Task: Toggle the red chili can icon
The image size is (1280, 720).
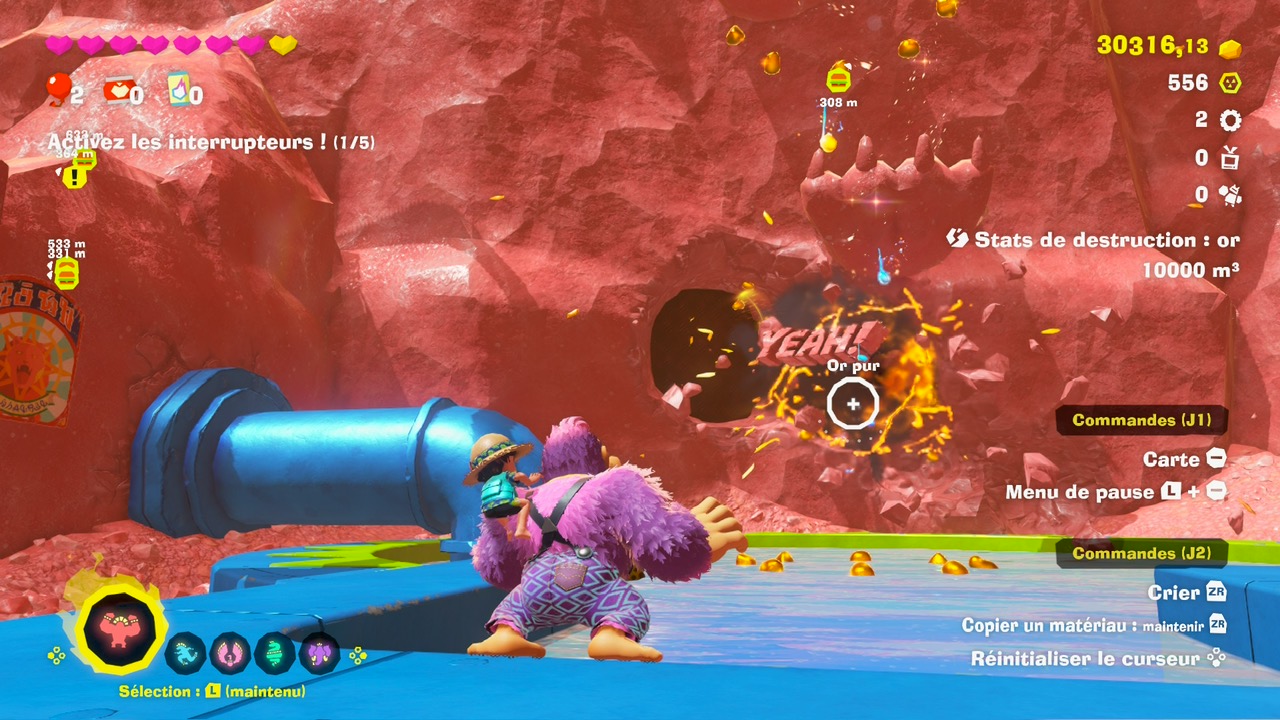Action: point(117,90)
